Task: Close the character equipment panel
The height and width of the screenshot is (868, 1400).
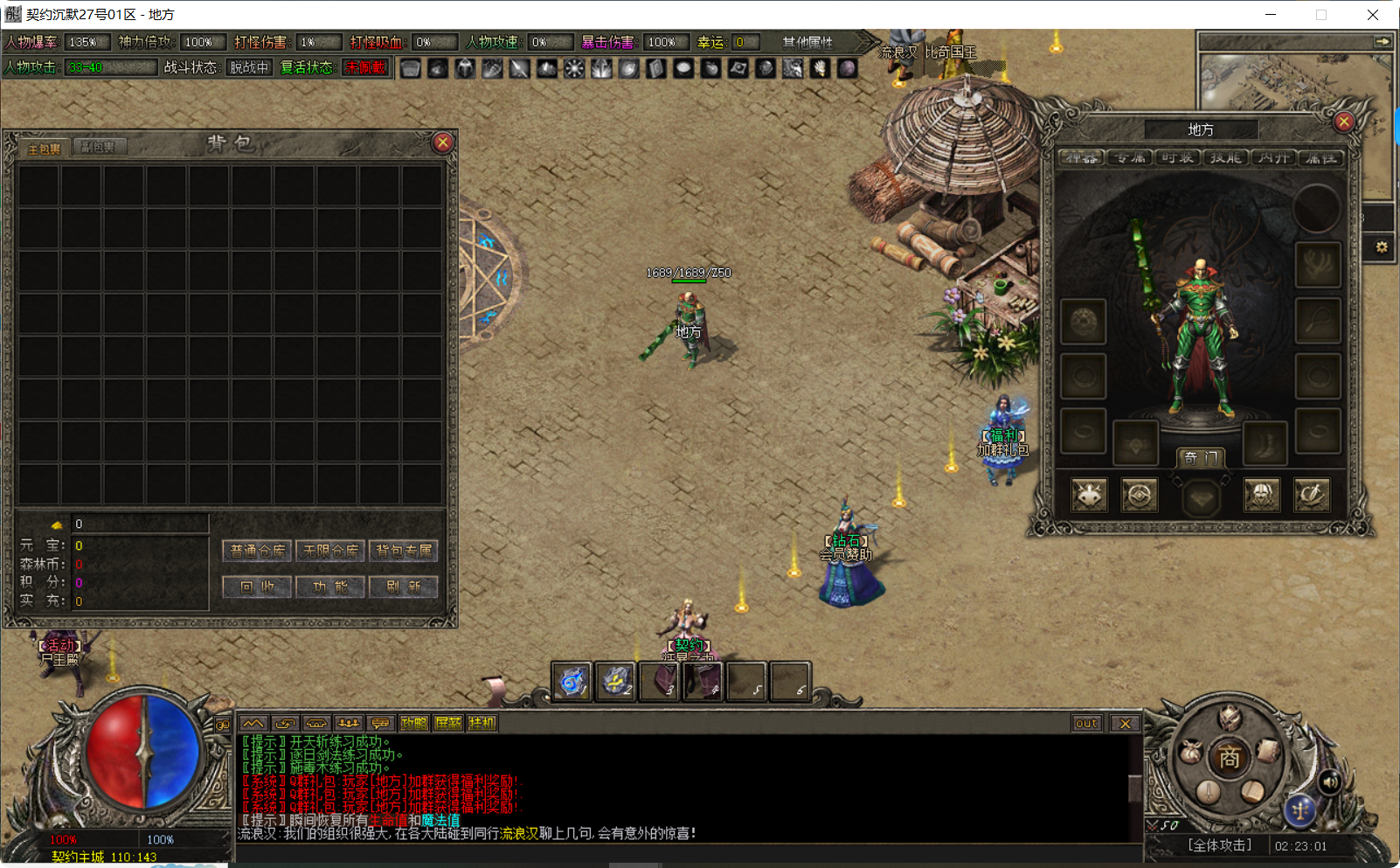Action: point(1344,122)
